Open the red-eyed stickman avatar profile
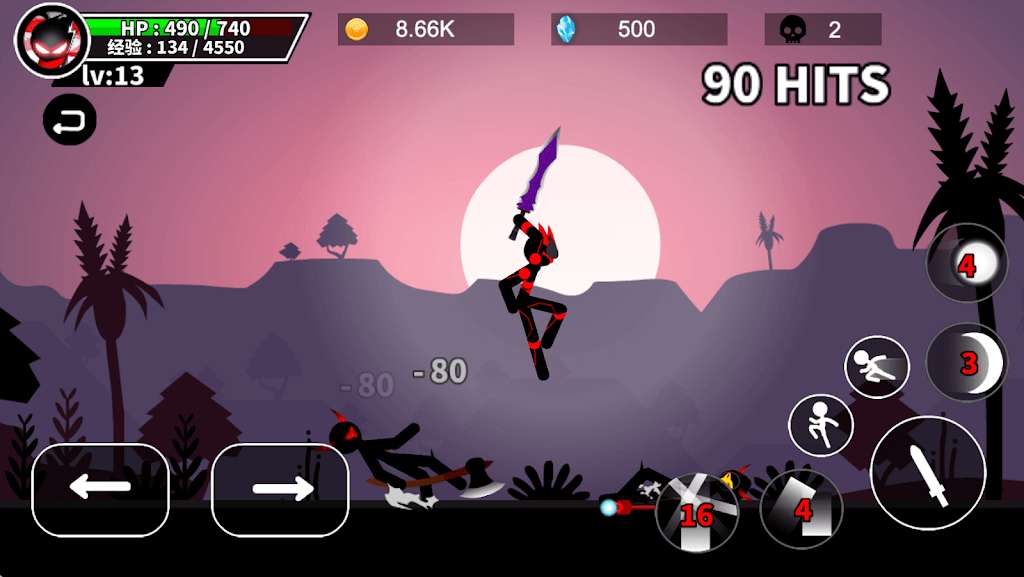 pyautogui.click(x=52, y=40)
